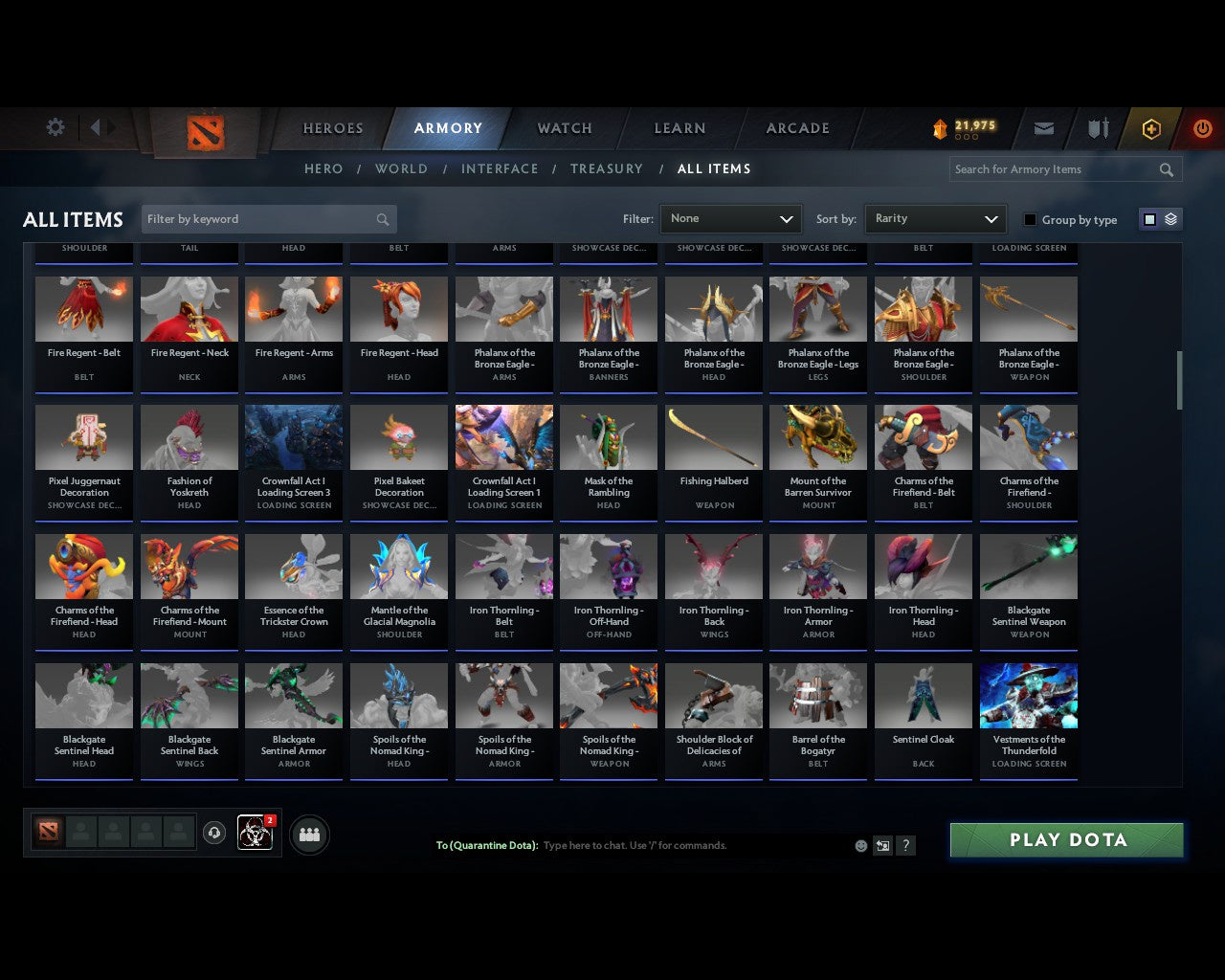Image resolution: width=1225 pixels, height=980 pixels.
Task: Click the PLAY DOTA button
Action: pyautogui.click(x=1065, y=839)
